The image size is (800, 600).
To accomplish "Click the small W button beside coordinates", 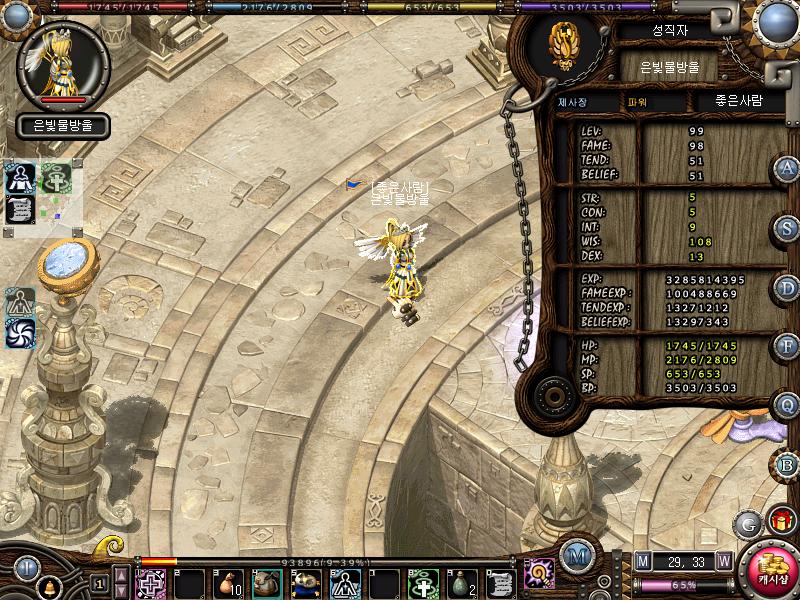I will (723, 561).
